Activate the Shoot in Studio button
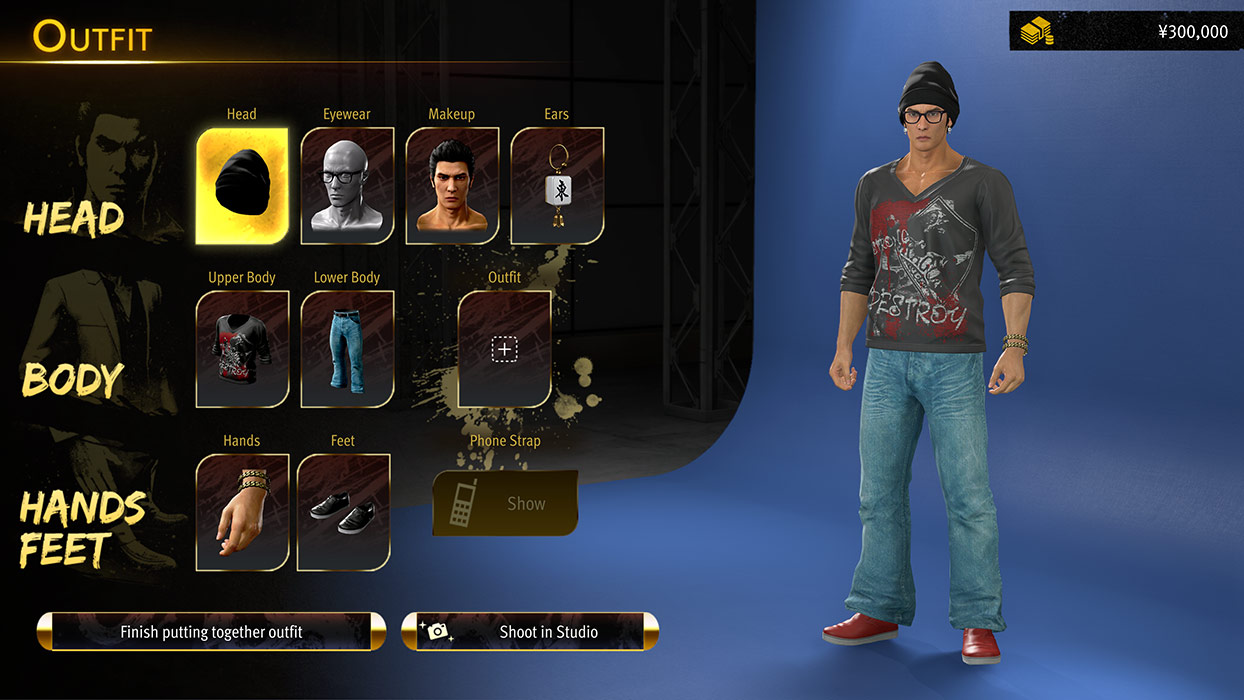 [x=530, y=632]
